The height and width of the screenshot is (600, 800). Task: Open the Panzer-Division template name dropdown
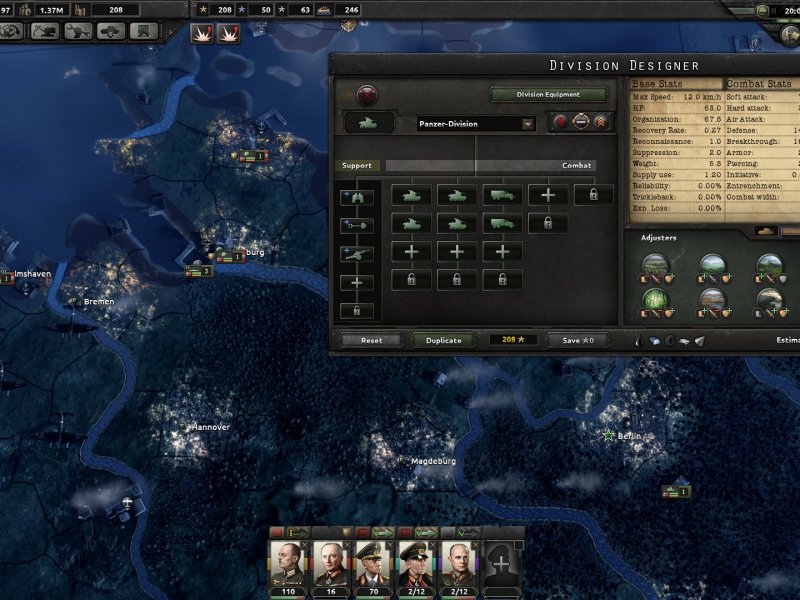[476, 124]
